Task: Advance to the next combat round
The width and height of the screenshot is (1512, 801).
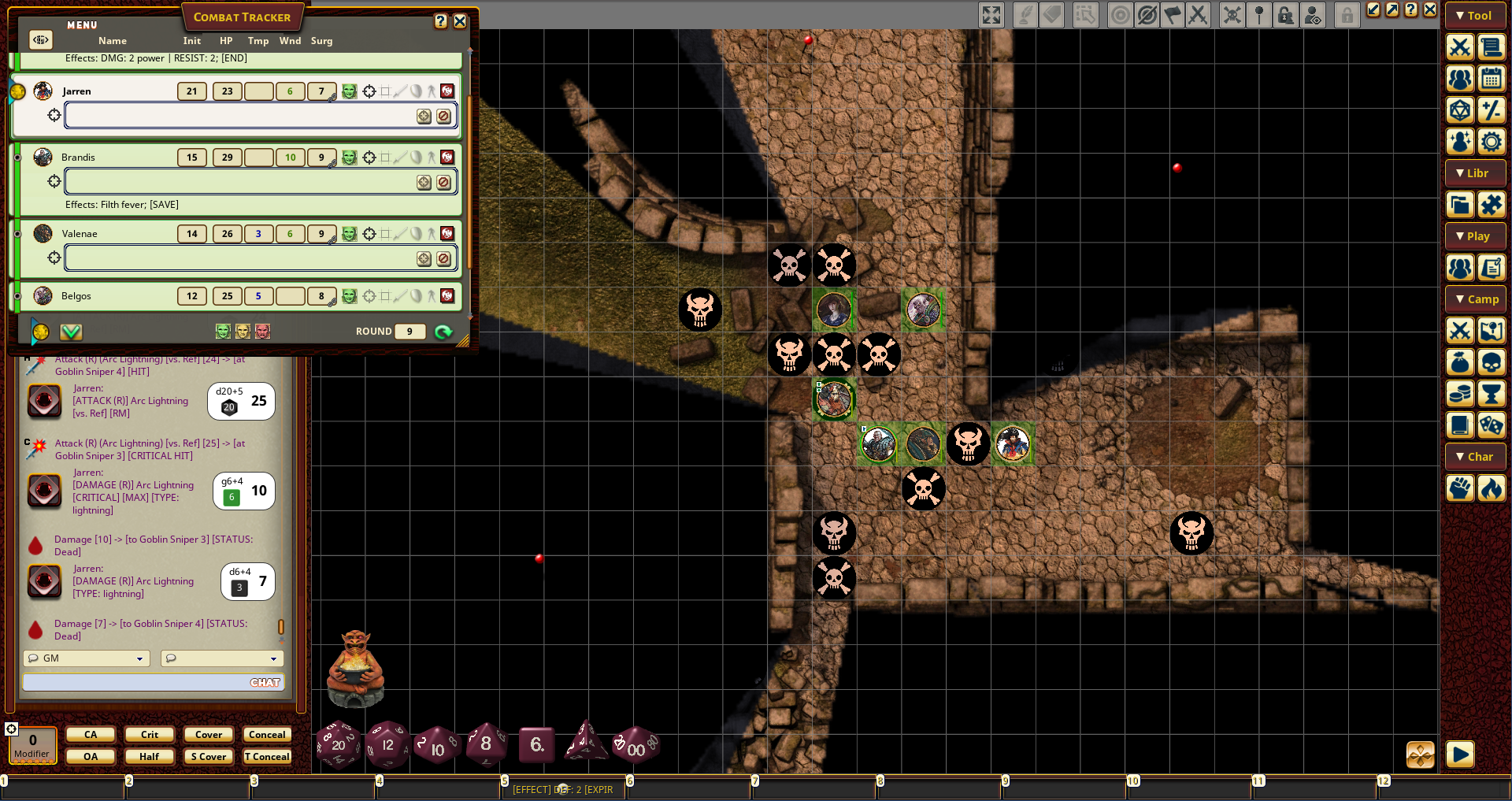Action: pos(443,332)
